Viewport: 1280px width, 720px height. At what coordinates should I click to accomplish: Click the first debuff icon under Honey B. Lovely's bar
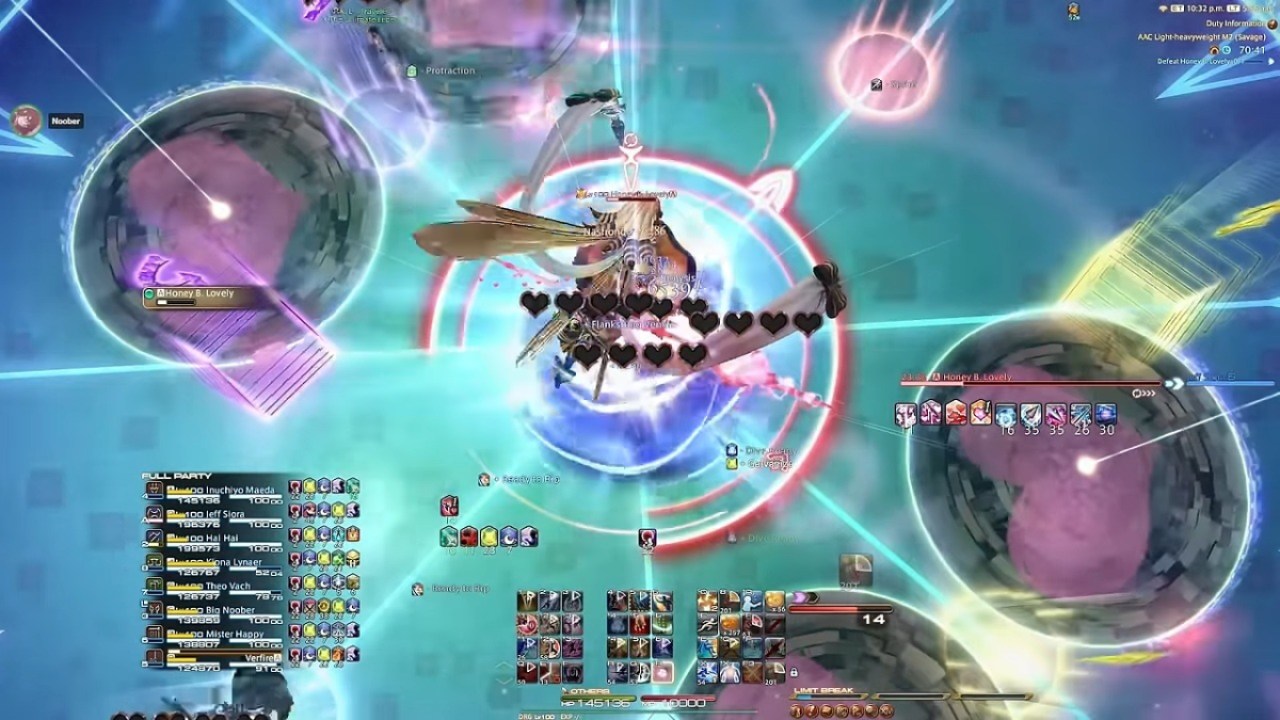907,413
